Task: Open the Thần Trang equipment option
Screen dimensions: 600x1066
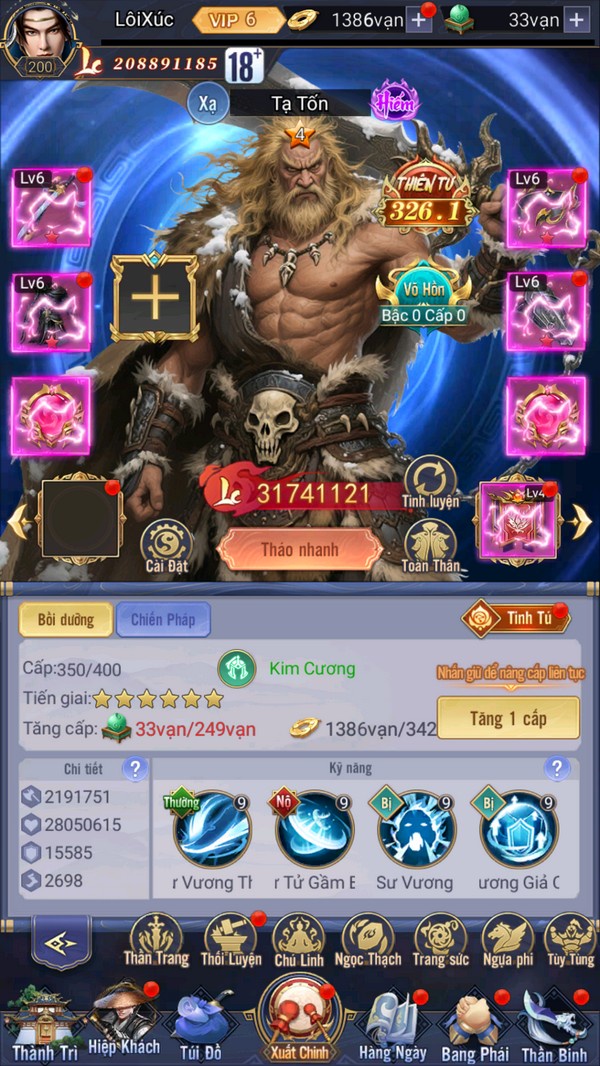Action: coord(156,941)
